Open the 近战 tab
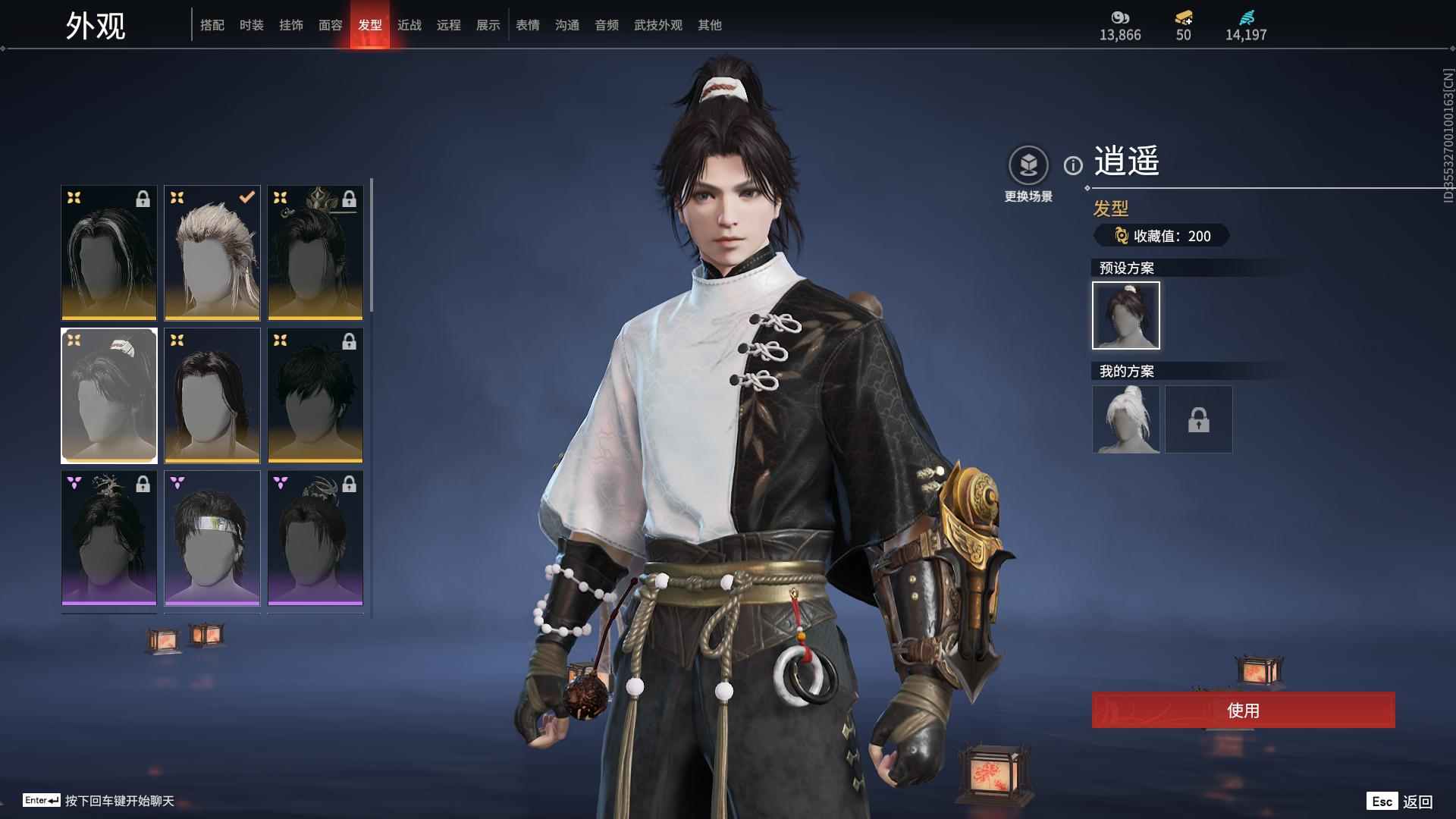1456x819 pixels. coord(409,25)
